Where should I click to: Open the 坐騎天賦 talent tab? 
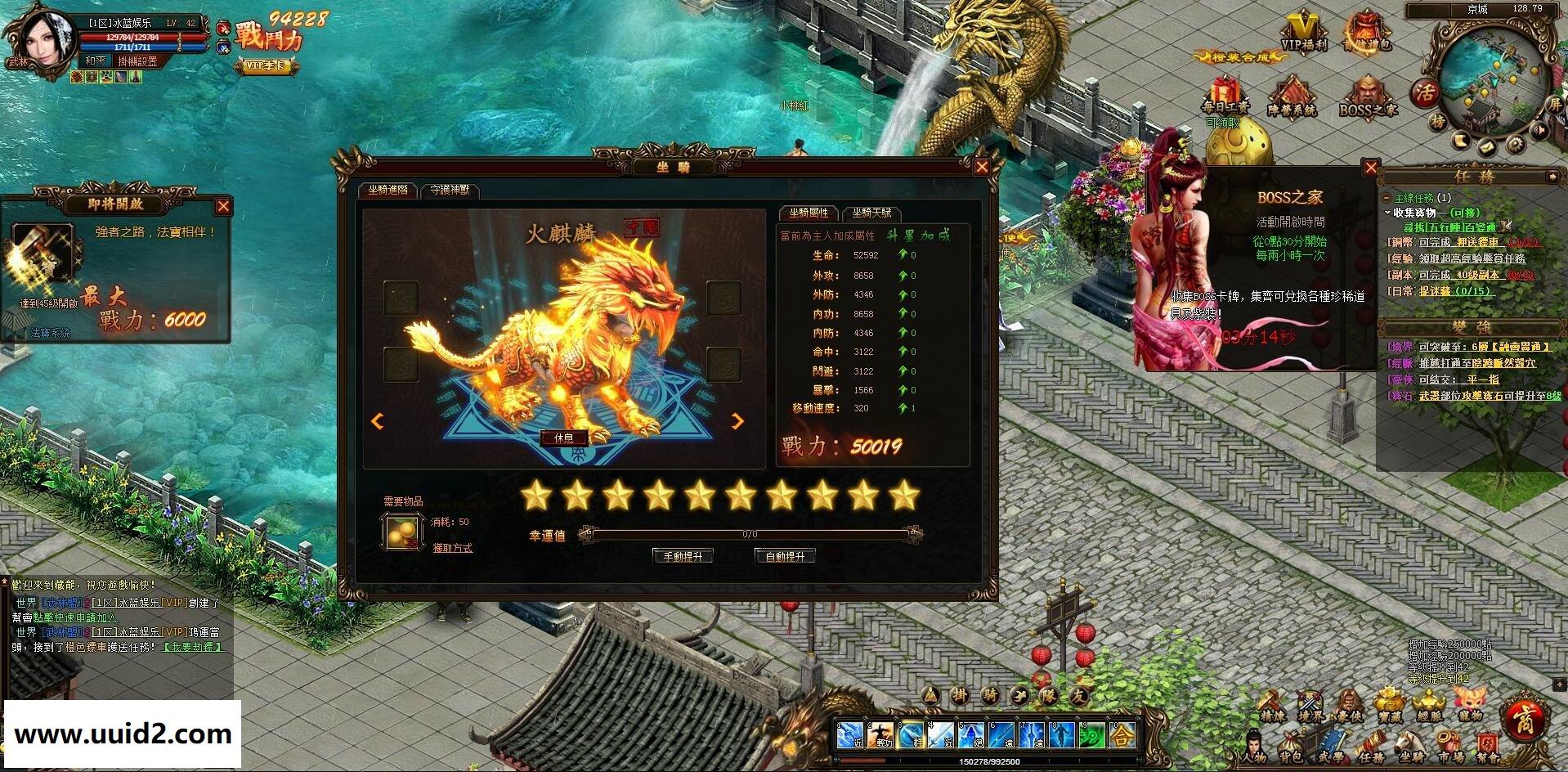click(873, 213)
